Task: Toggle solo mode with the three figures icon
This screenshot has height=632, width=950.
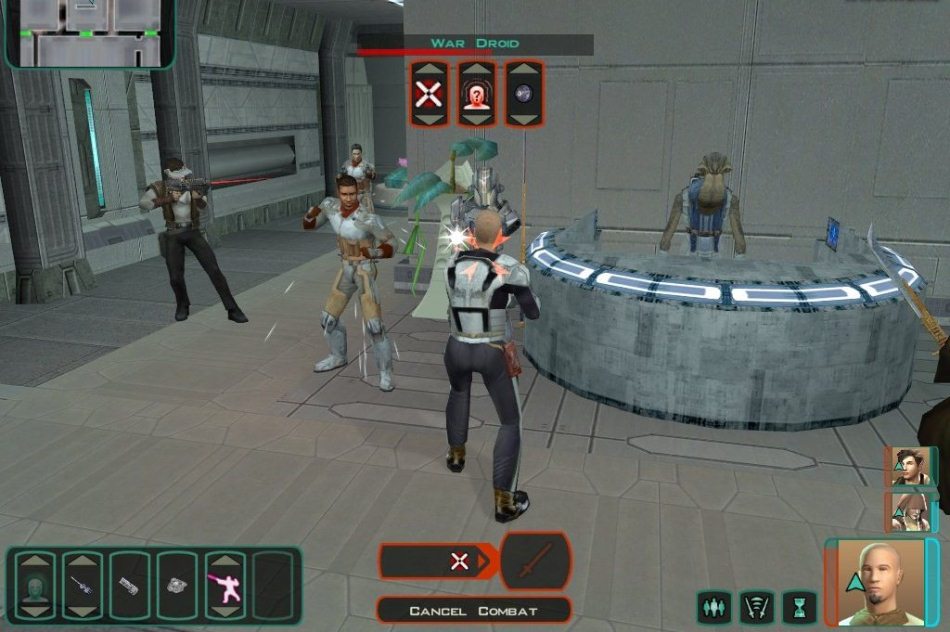Action: [713, 607]
